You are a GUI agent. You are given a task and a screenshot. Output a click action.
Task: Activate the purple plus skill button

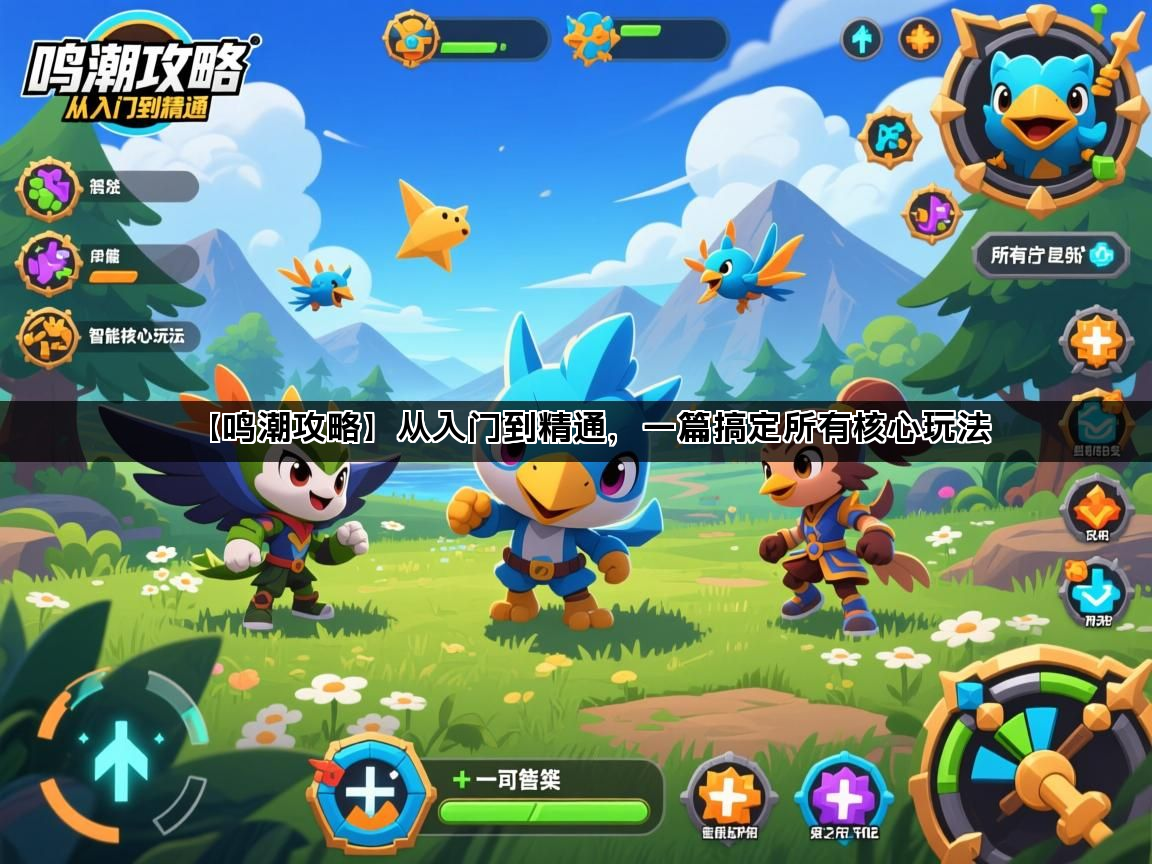click(843, 797)
